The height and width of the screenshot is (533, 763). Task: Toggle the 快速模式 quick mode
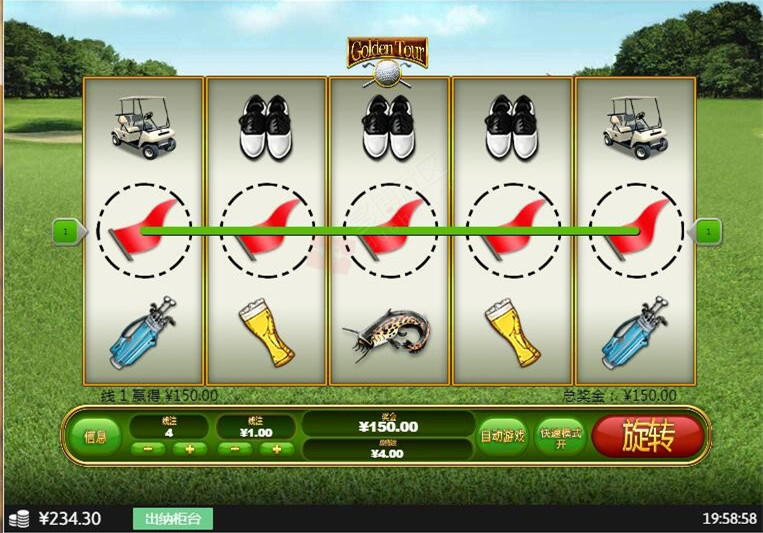click(x=560, y=436)
